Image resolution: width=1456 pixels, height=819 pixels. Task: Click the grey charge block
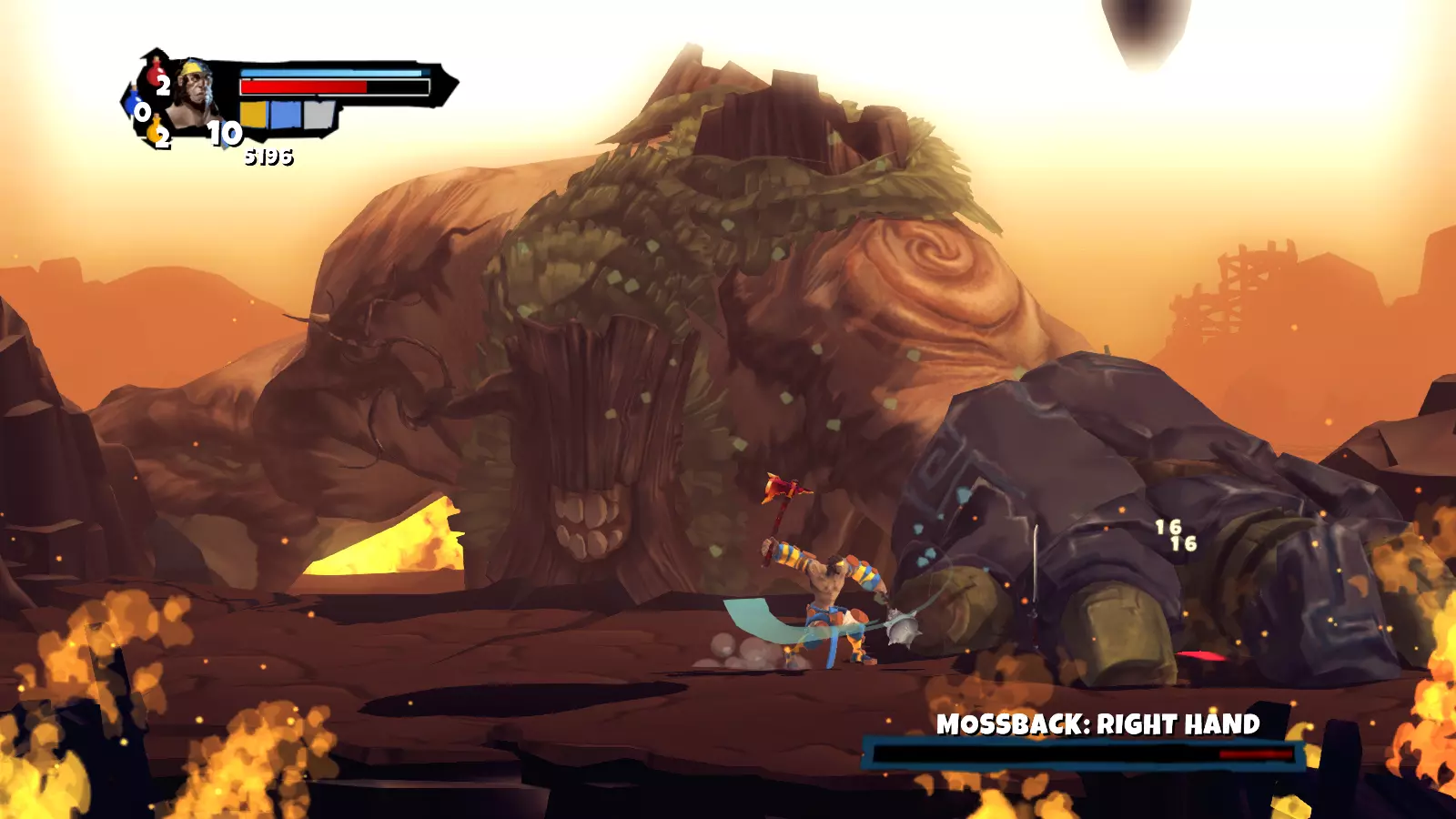click(x=318, y=115)
